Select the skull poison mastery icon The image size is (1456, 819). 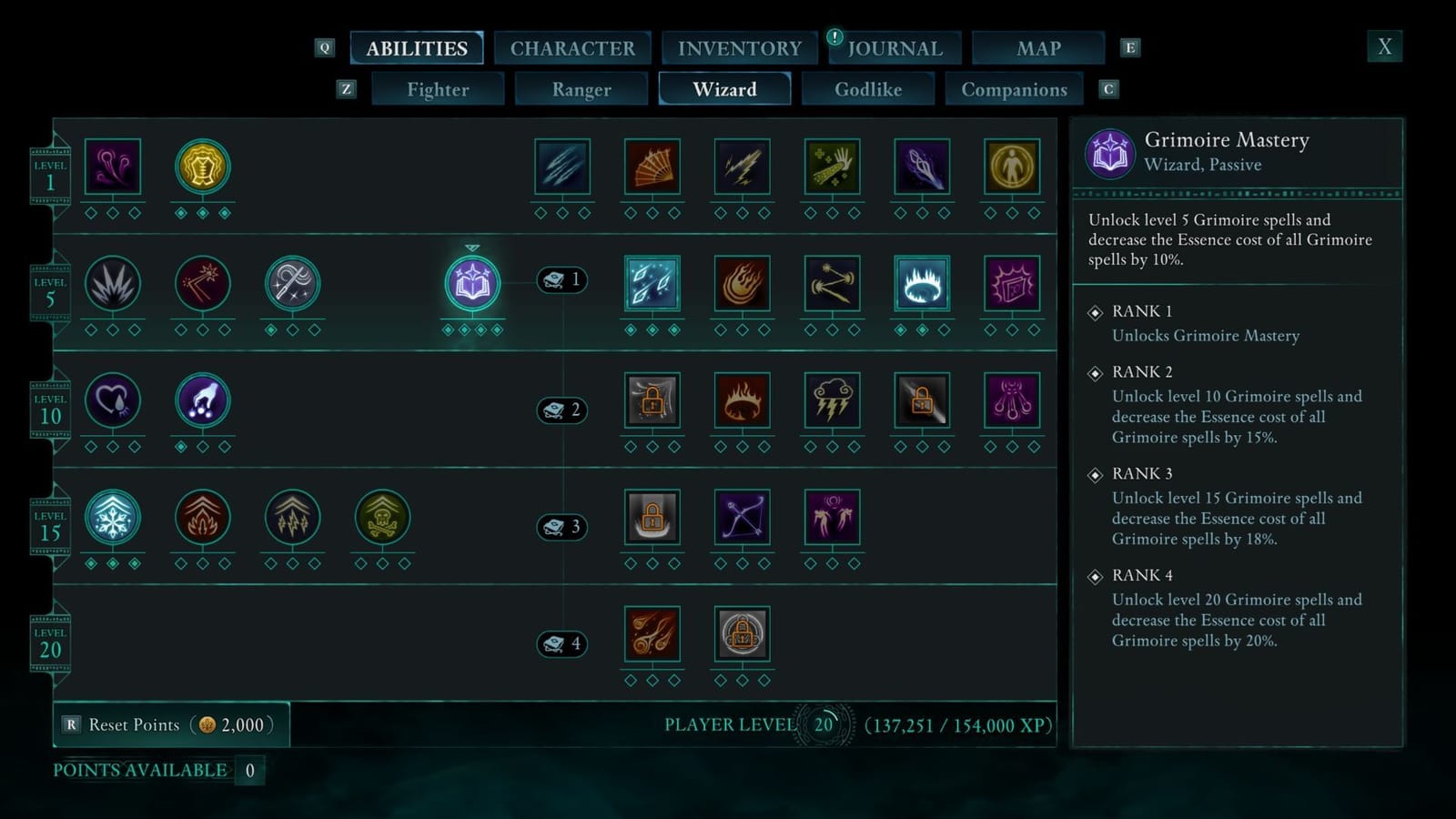[382, 519]
